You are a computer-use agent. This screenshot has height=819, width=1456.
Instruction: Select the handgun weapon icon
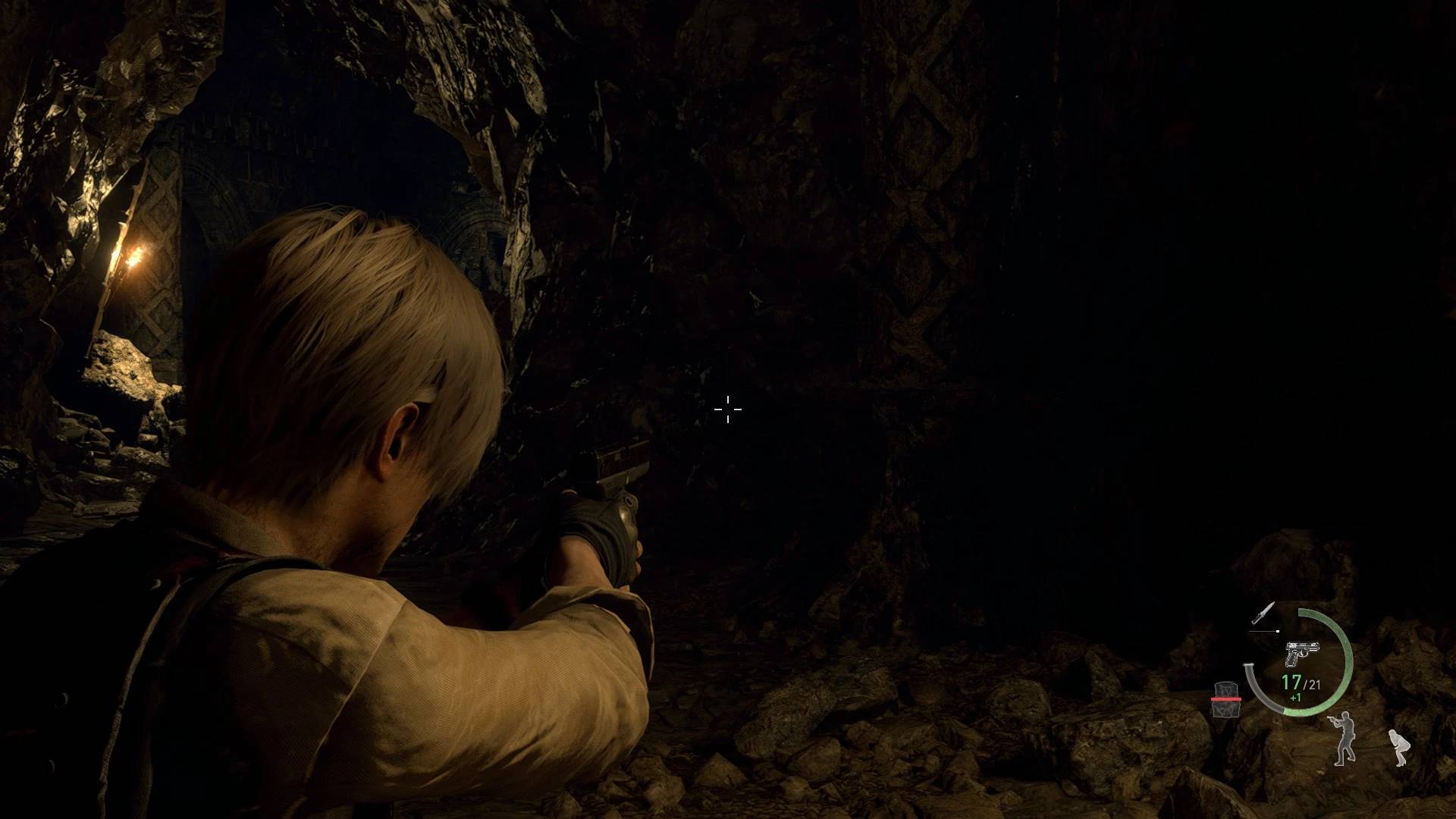(x=1302, y=653)
